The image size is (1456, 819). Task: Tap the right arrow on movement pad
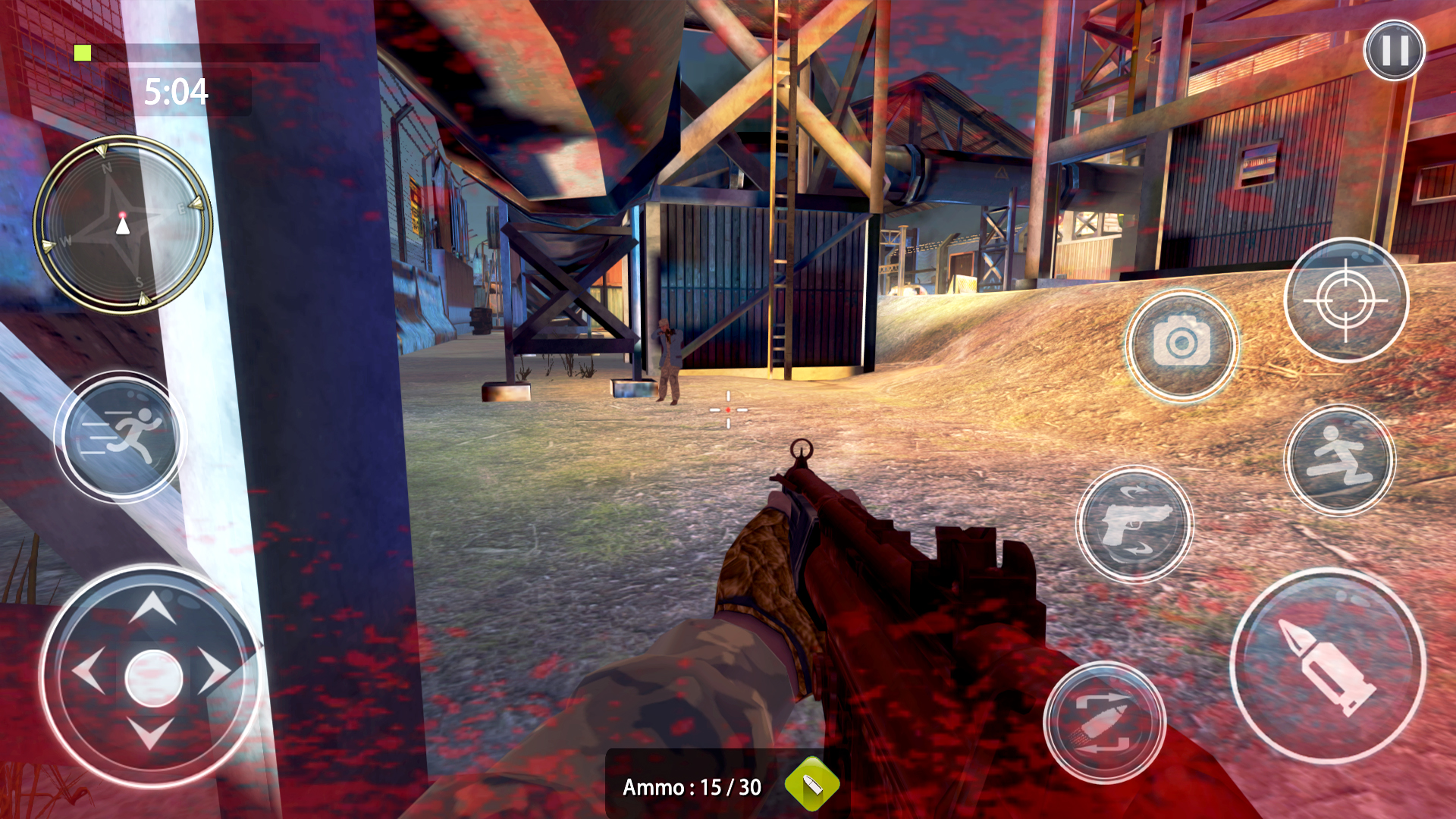click(x=216, y=671)
